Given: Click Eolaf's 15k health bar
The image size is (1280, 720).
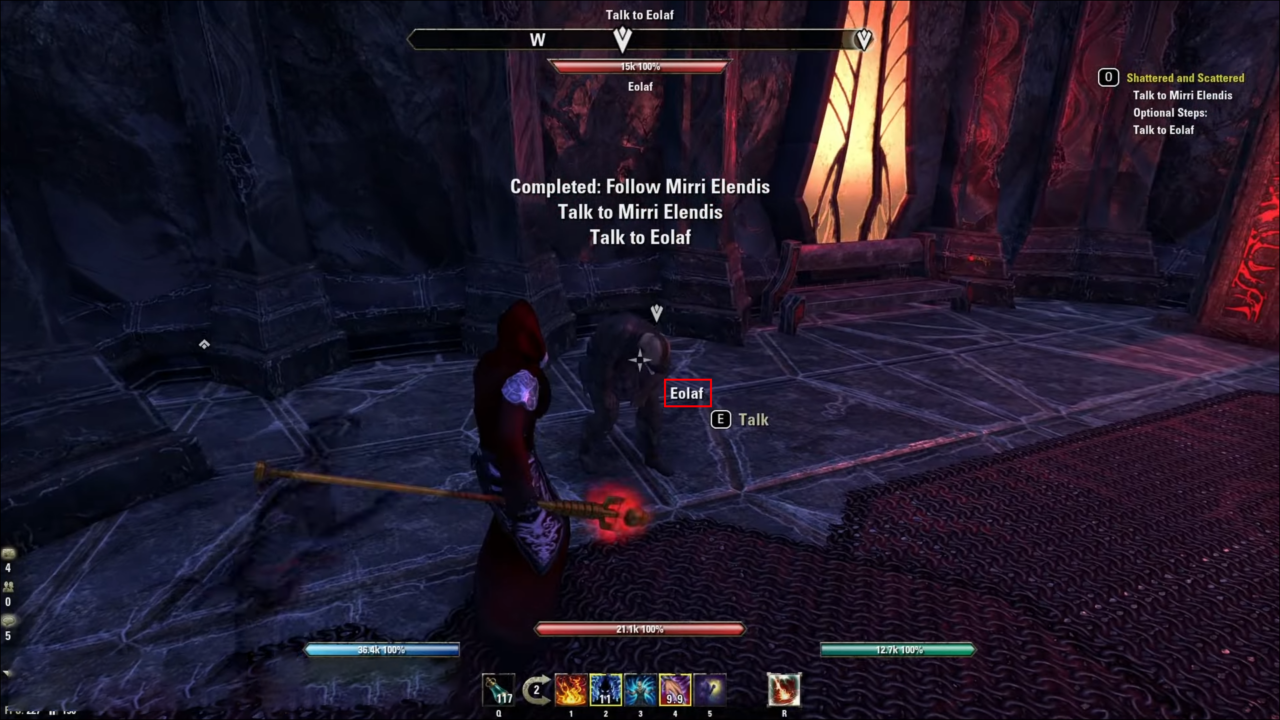Looking at the screenshot, I should point(640,66).
